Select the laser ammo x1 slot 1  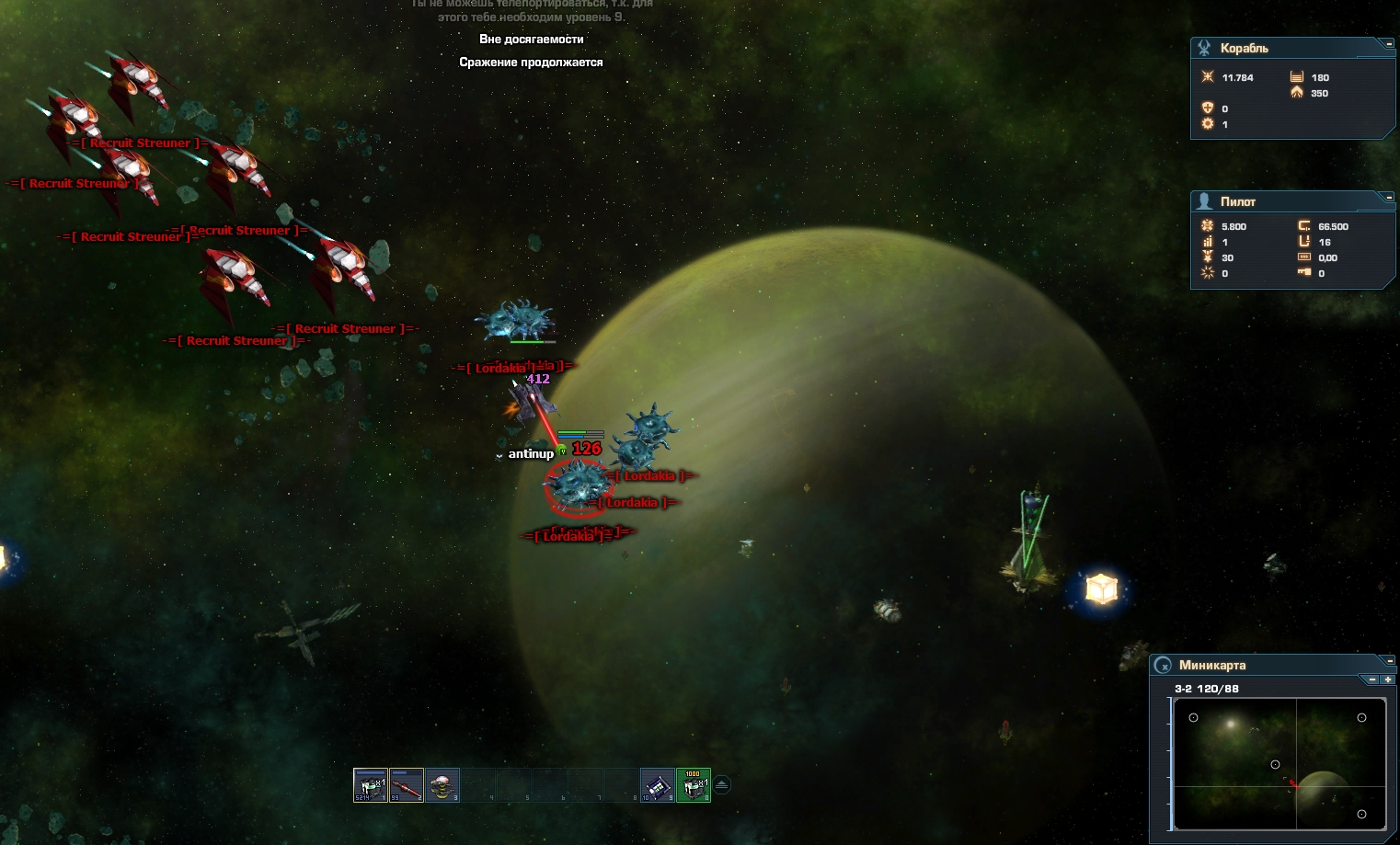point(370,785)
